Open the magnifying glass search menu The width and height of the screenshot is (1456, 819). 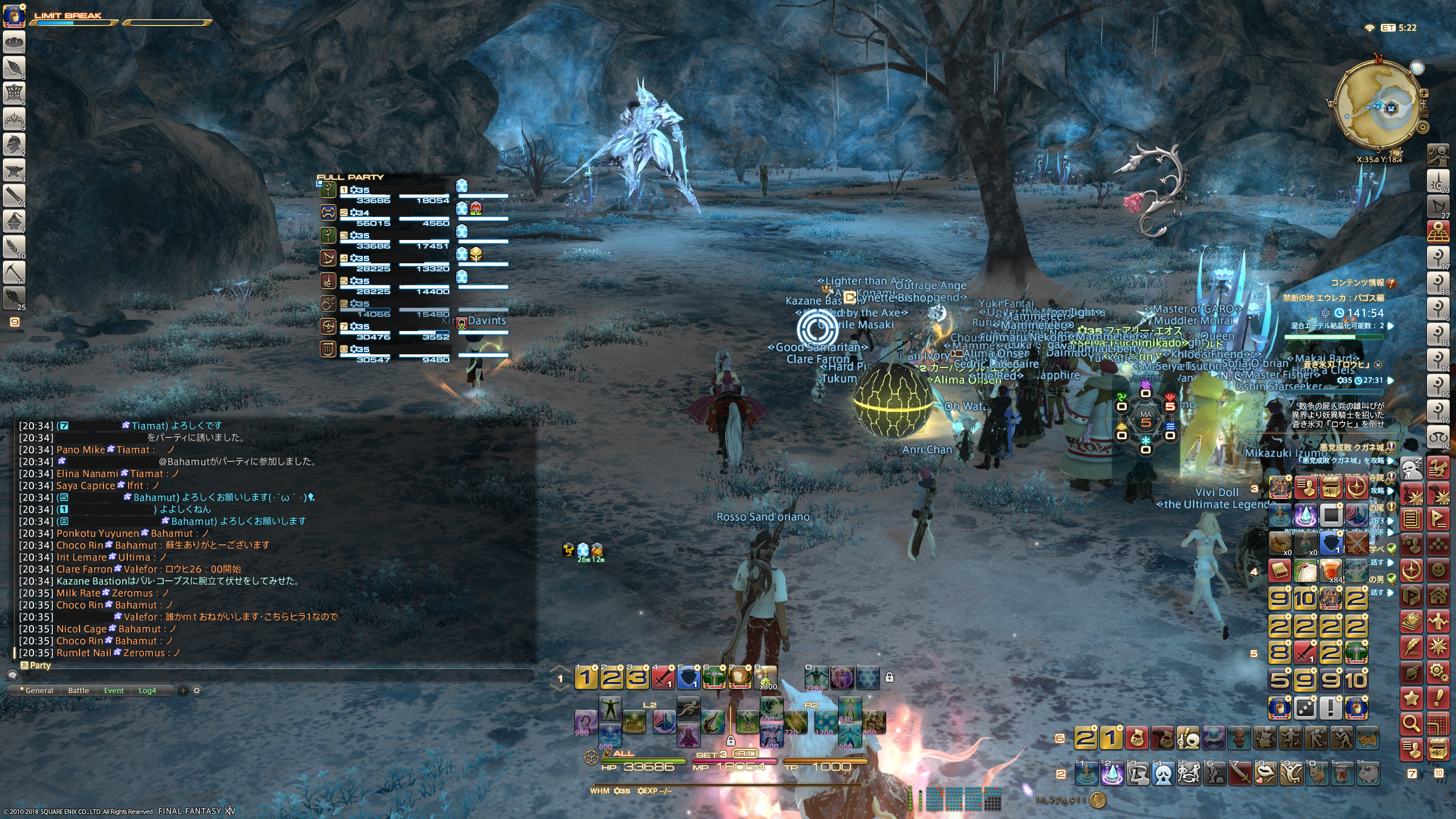[1411, 723]
